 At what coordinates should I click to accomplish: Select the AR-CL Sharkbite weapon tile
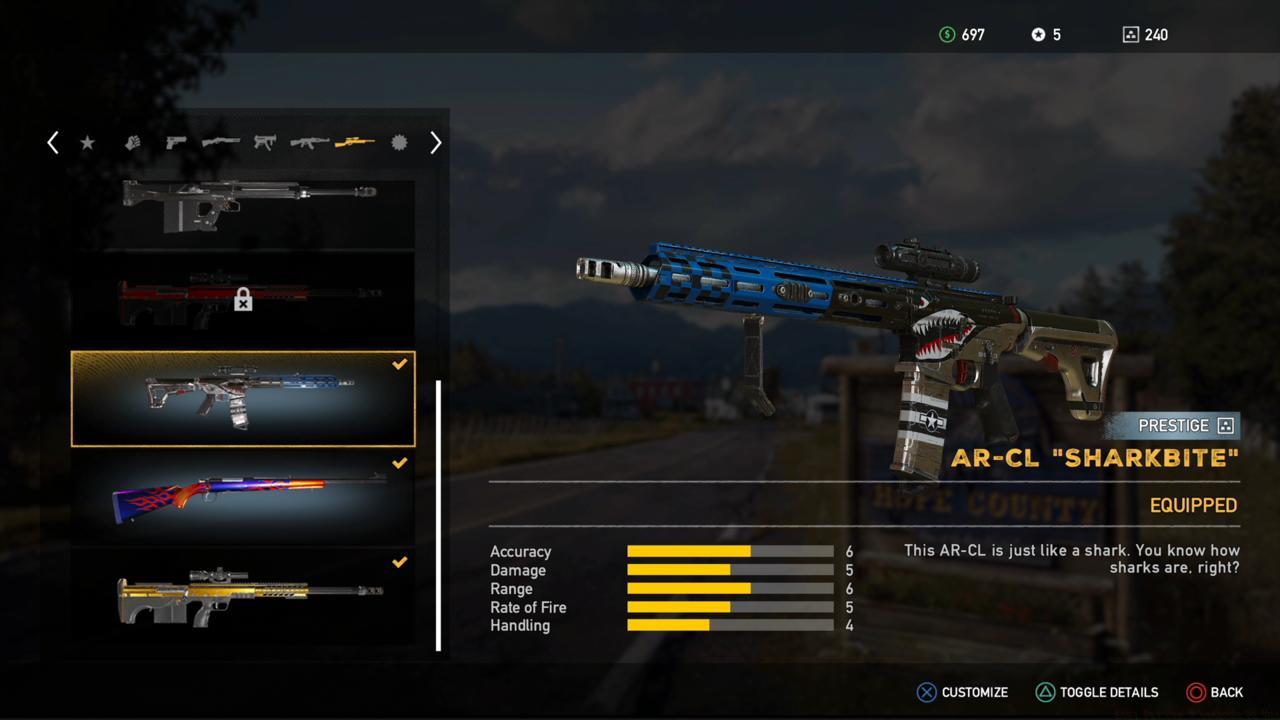tap(243, 398)
